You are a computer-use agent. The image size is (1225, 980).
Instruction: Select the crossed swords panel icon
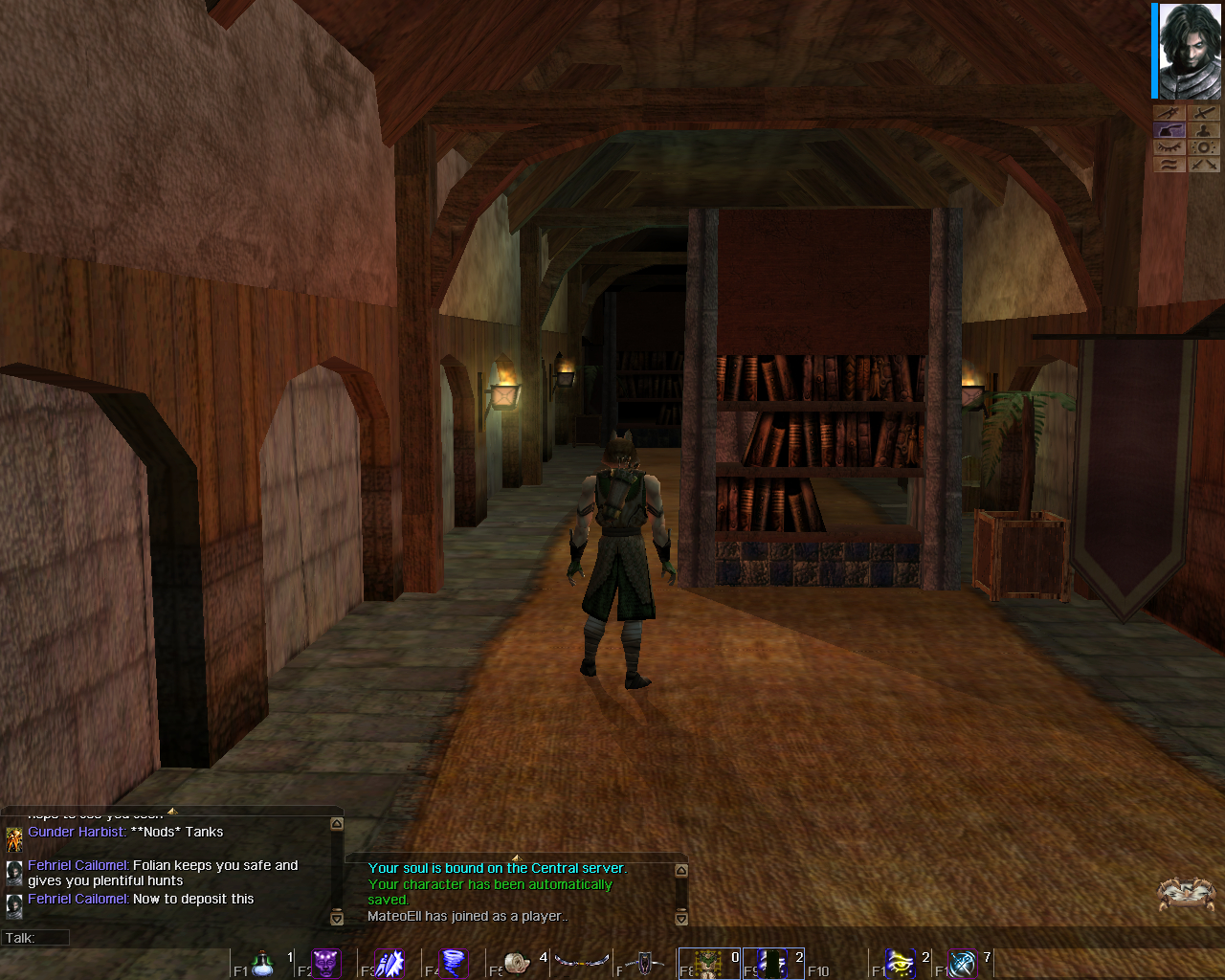pyautogui.click(x=1204, y=164)
